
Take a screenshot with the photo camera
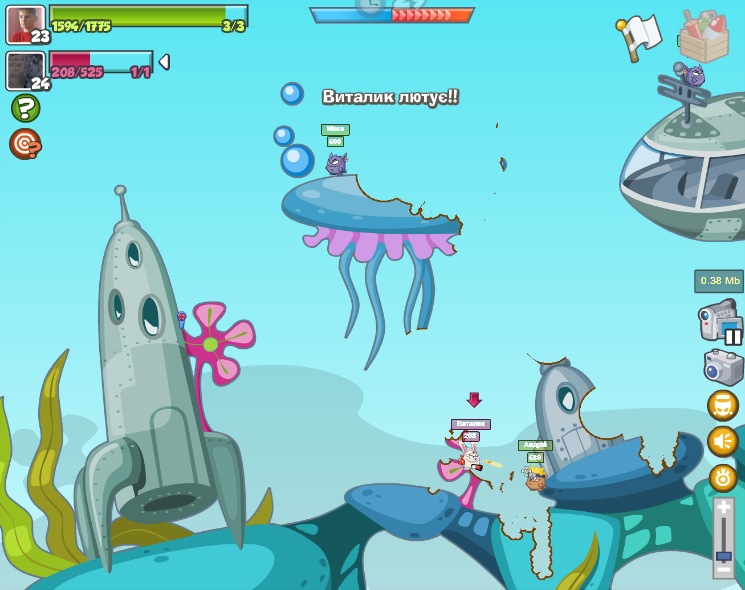tap(723, 366)
